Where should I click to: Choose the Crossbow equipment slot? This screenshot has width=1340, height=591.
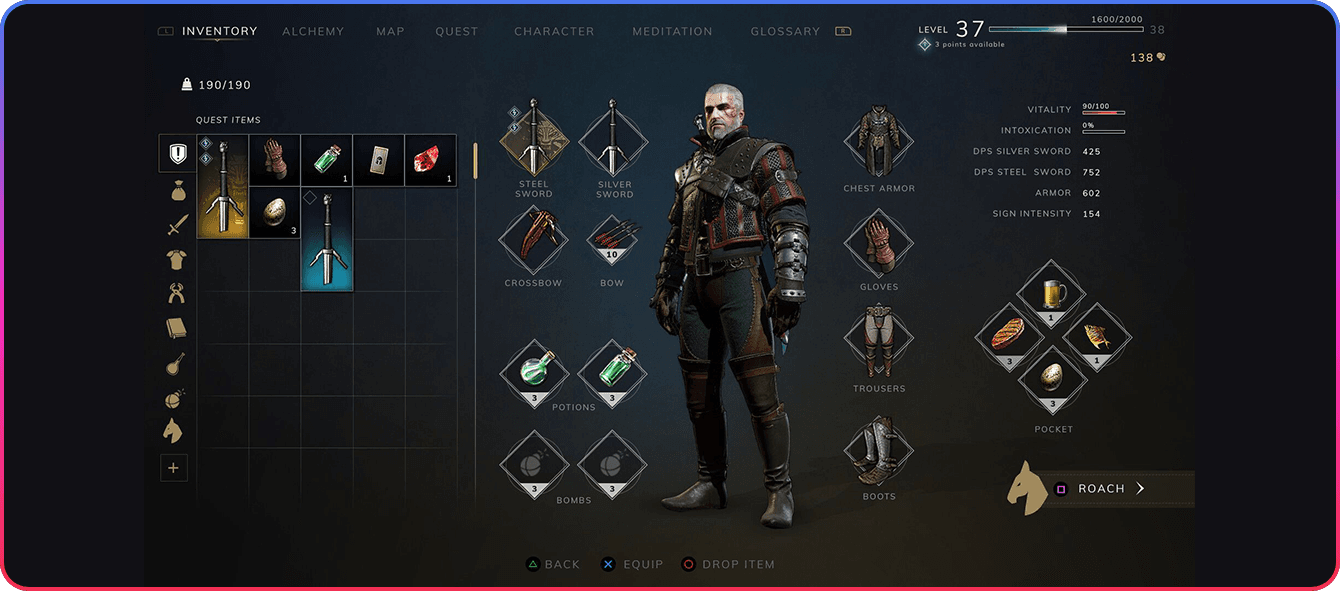click(x=534, y=240)
